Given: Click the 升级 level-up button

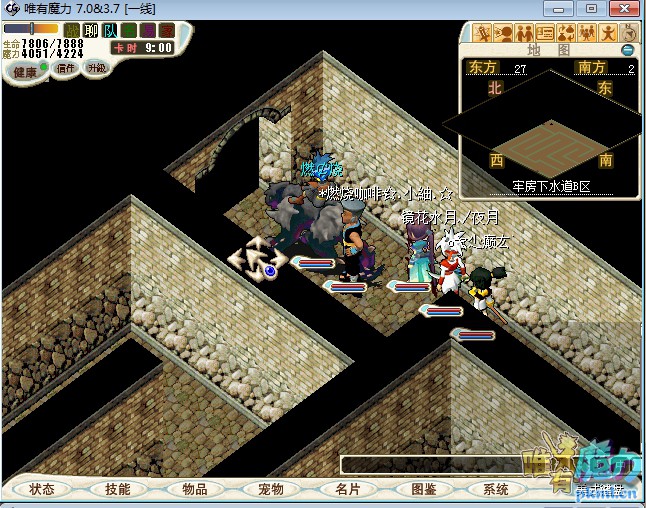Looking at the screenshot, I should pyautogui.click(x=96, y=68).
